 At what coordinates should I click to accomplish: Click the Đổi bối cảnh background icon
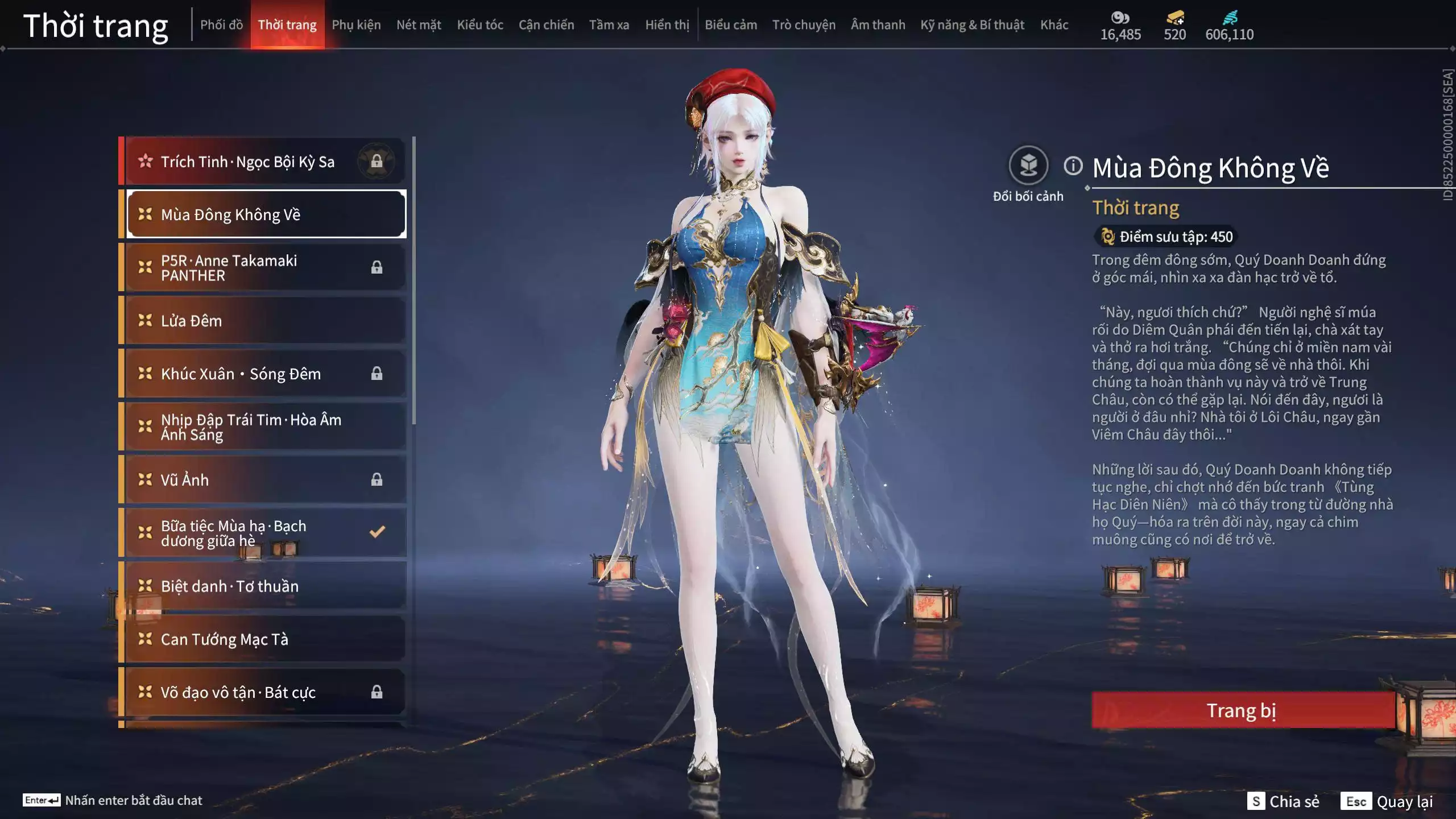click(1028, 166)
